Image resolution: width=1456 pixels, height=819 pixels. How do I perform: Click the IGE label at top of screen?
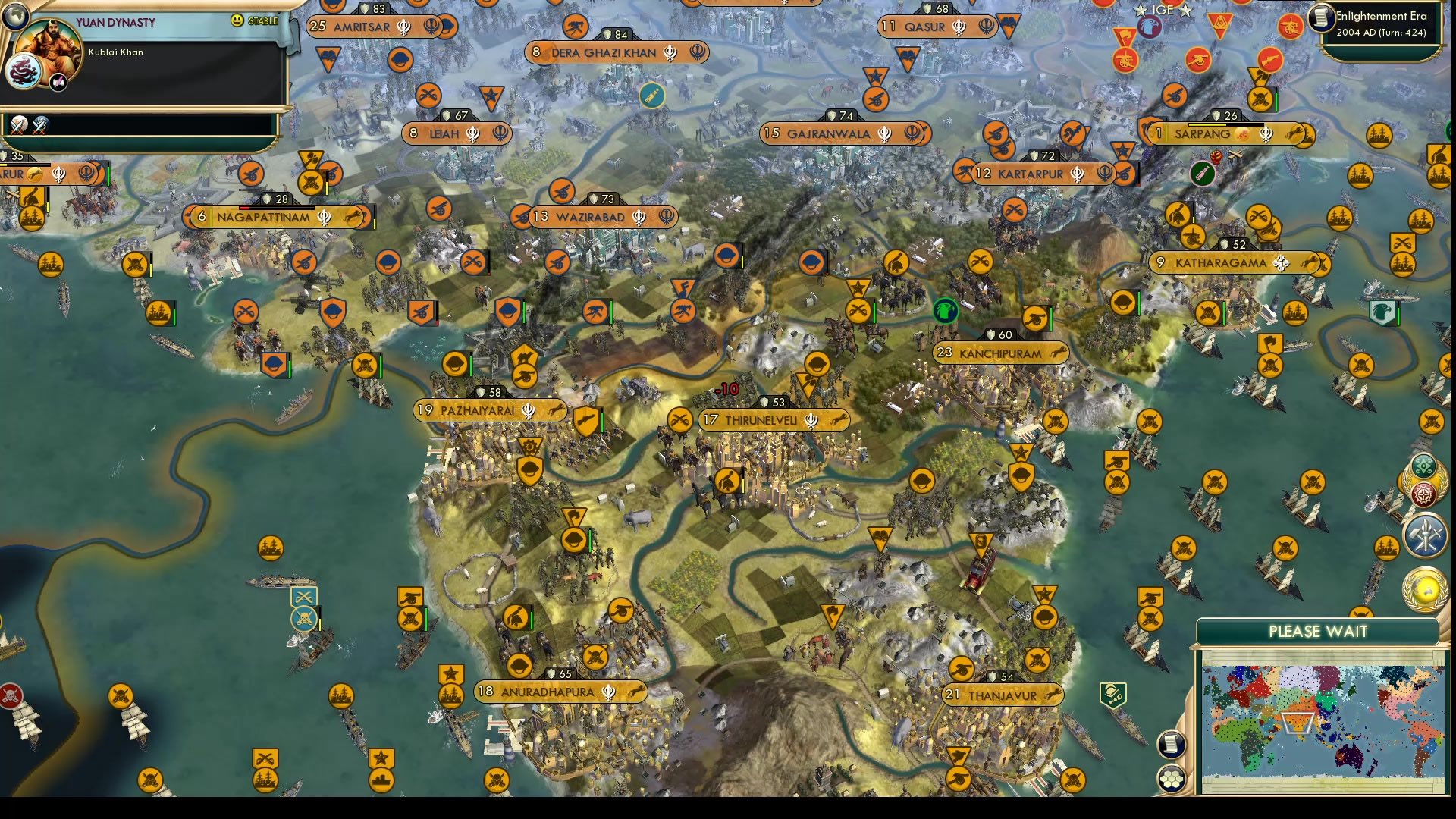tap(1162, 10)
